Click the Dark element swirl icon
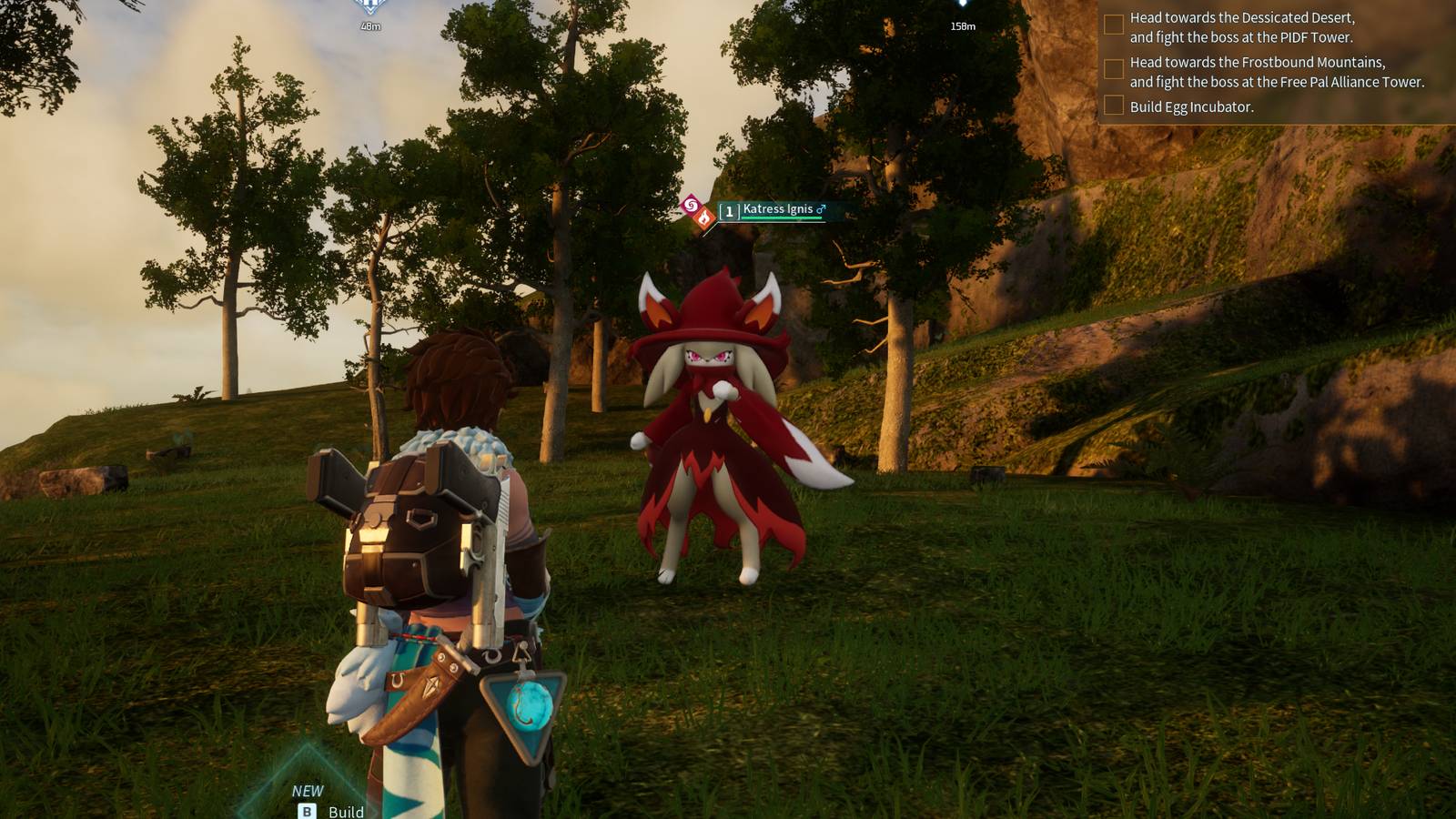The width and height of the screenshot is (1456, 819). (x=691, y=207)
